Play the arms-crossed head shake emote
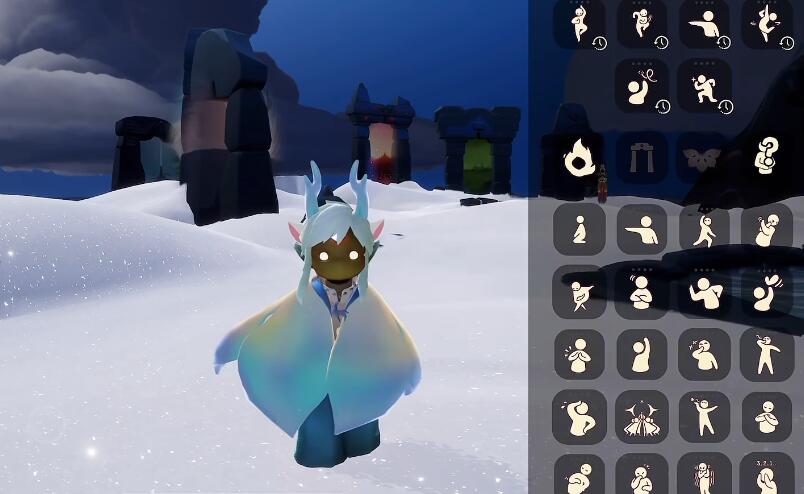 coord(641,292)
